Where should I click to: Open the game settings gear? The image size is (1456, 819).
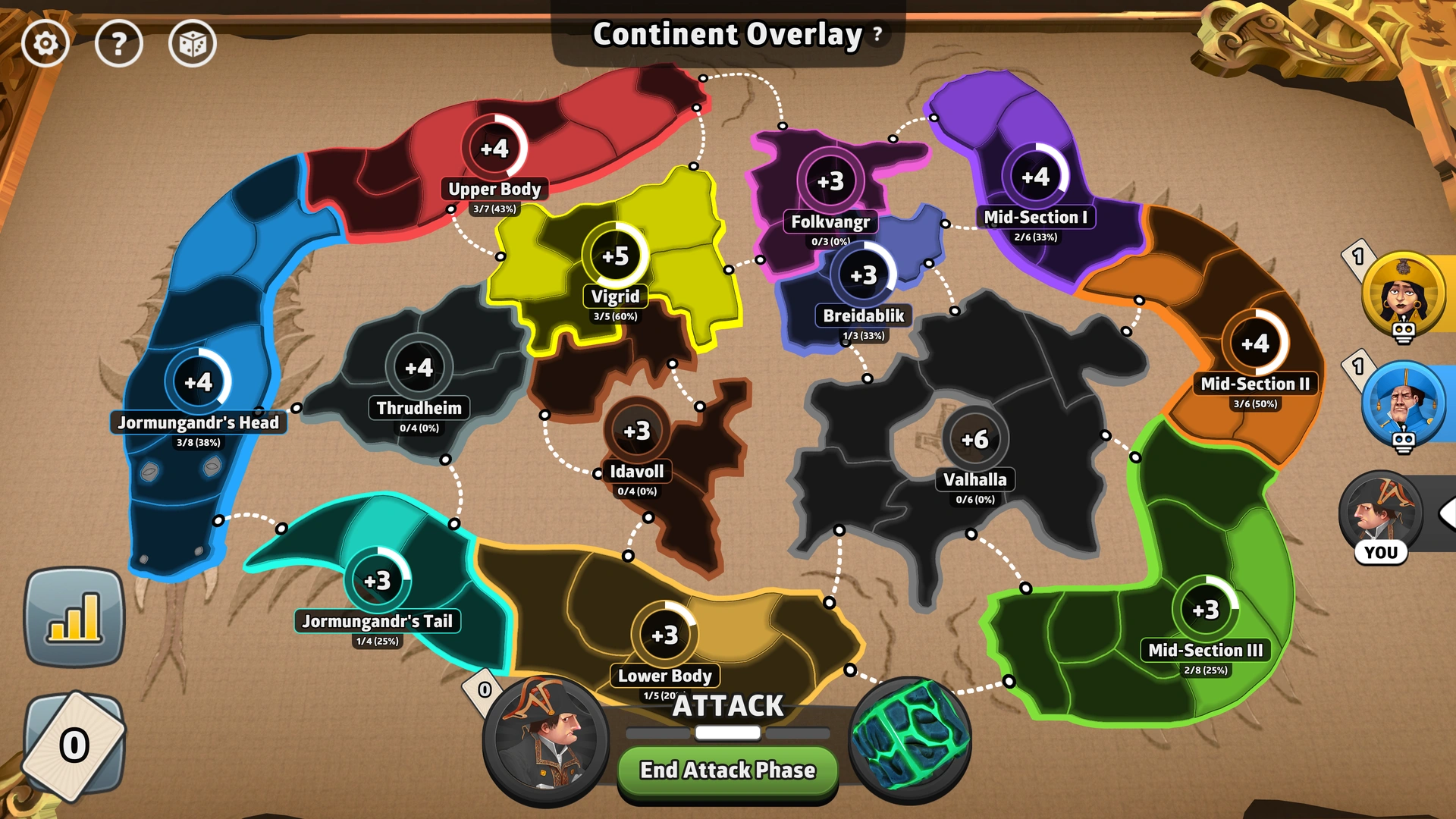45,44
